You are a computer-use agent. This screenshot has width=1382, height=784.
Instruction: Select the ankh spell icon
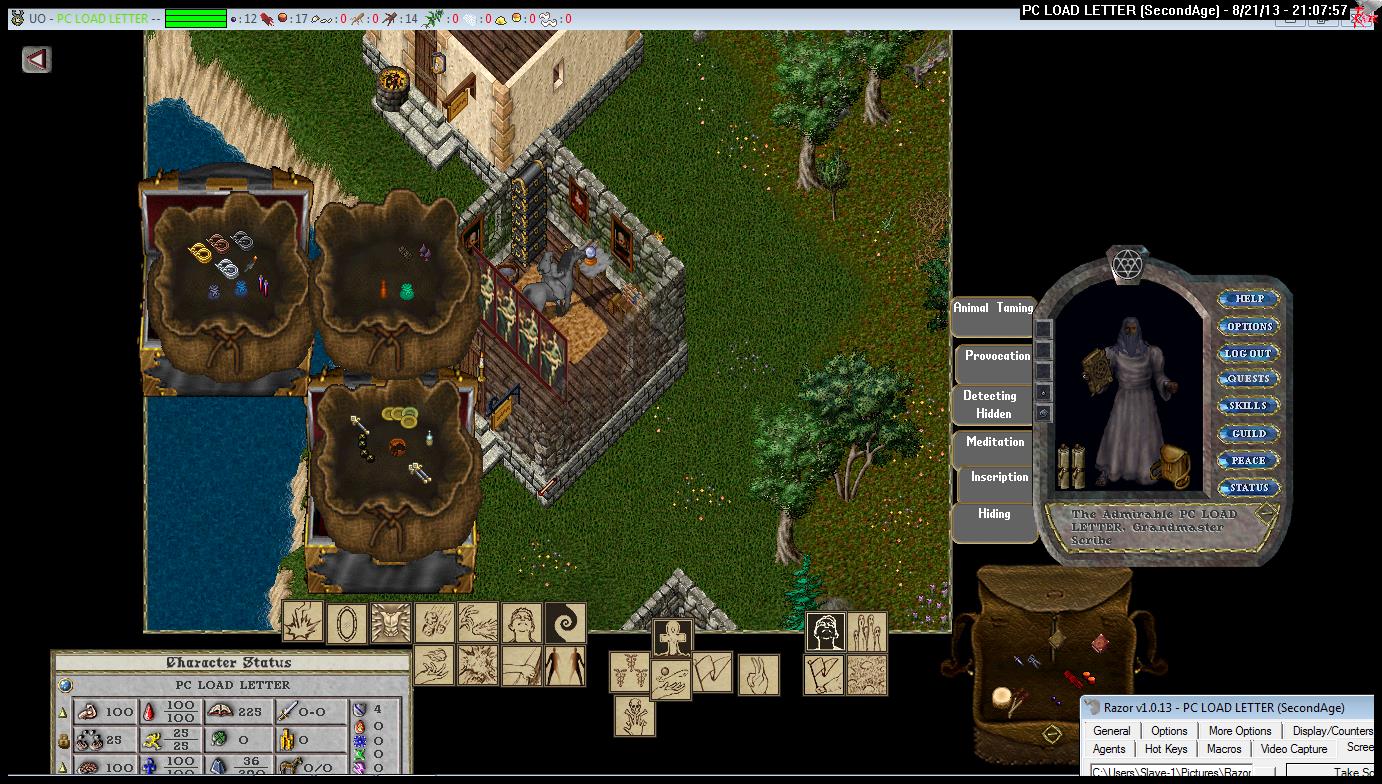click(672, 638)
